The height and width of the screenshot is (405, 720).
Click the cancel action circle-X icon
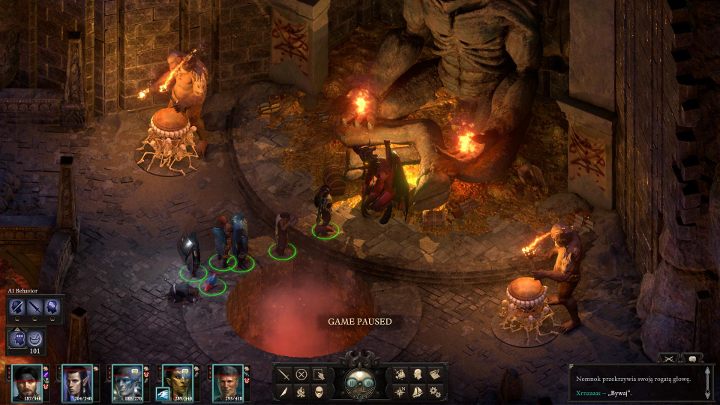click(x=301, y=374)
